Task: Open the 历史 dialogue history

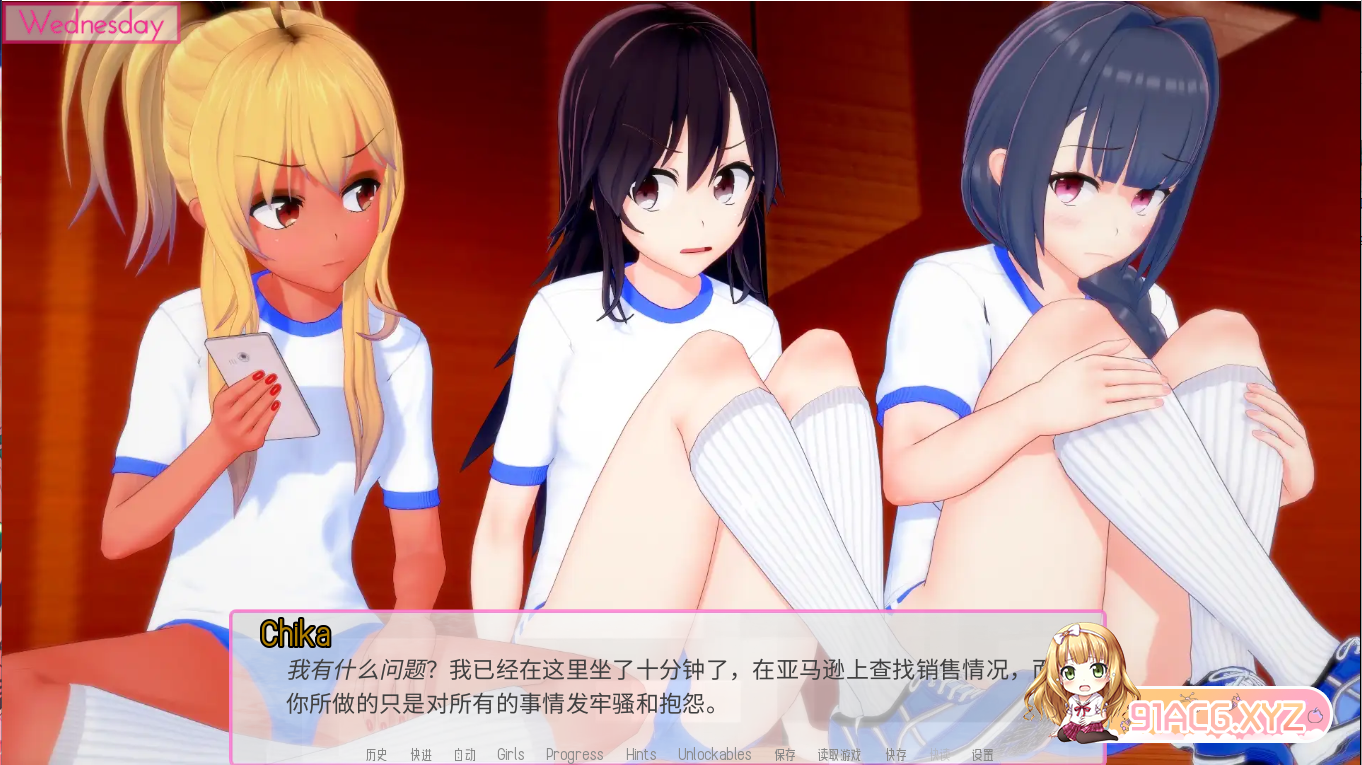Action: point(377,755)
